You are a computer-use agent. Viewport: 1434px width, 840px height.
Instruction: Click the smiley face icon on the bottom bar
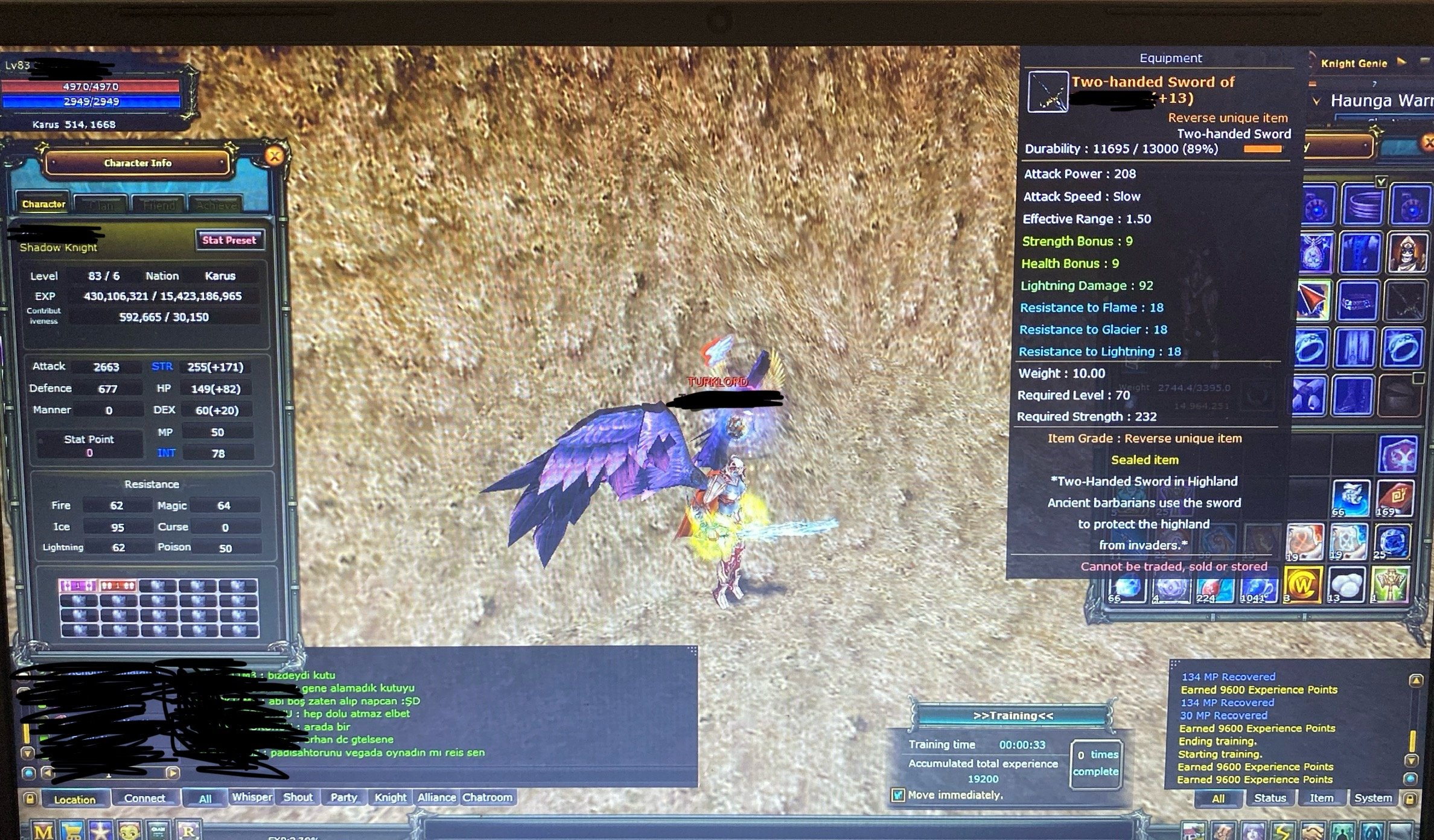pos(130,832)
